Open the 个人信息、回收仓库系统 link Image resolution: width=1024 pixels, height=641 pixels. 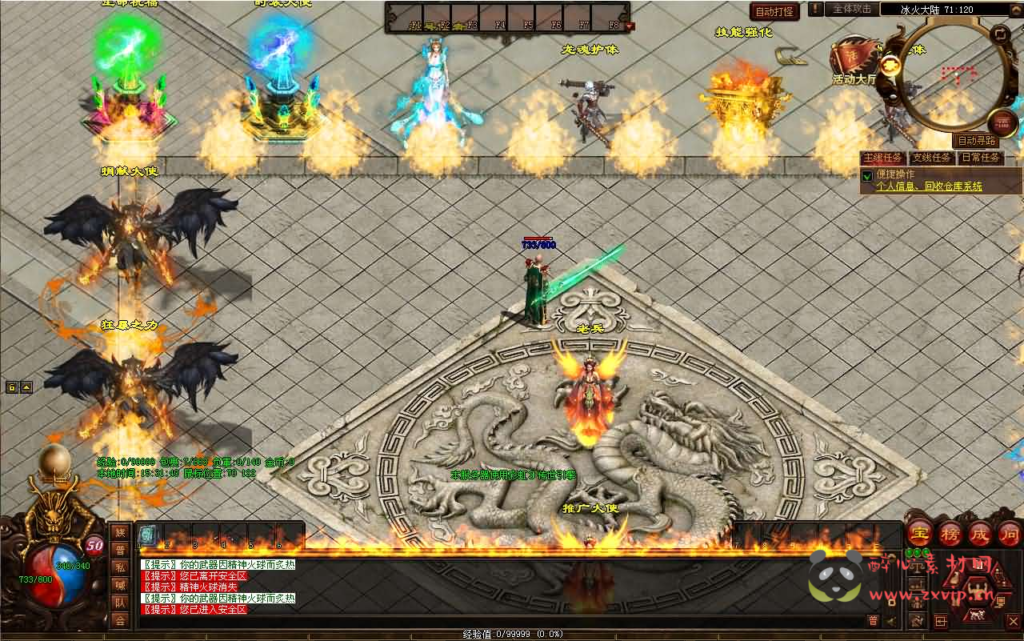coord(929,186)
